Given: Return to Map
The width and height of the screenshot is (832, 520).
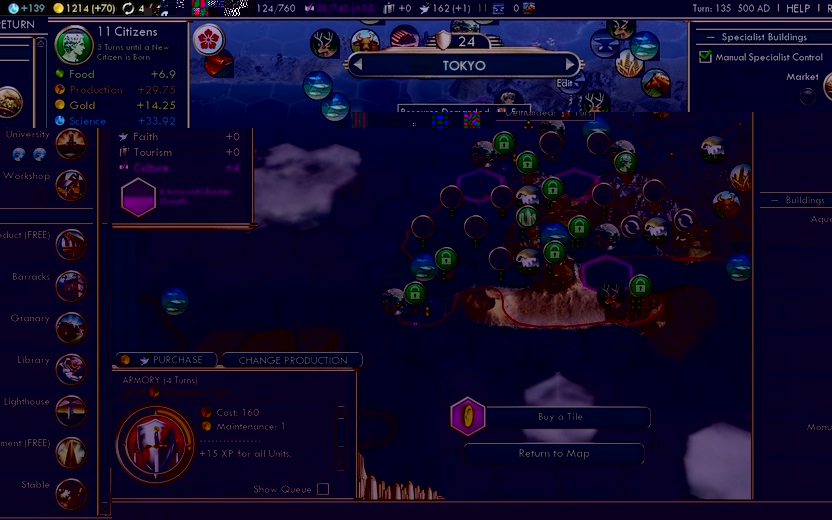Looking at the screenshot, I should 554,453.
